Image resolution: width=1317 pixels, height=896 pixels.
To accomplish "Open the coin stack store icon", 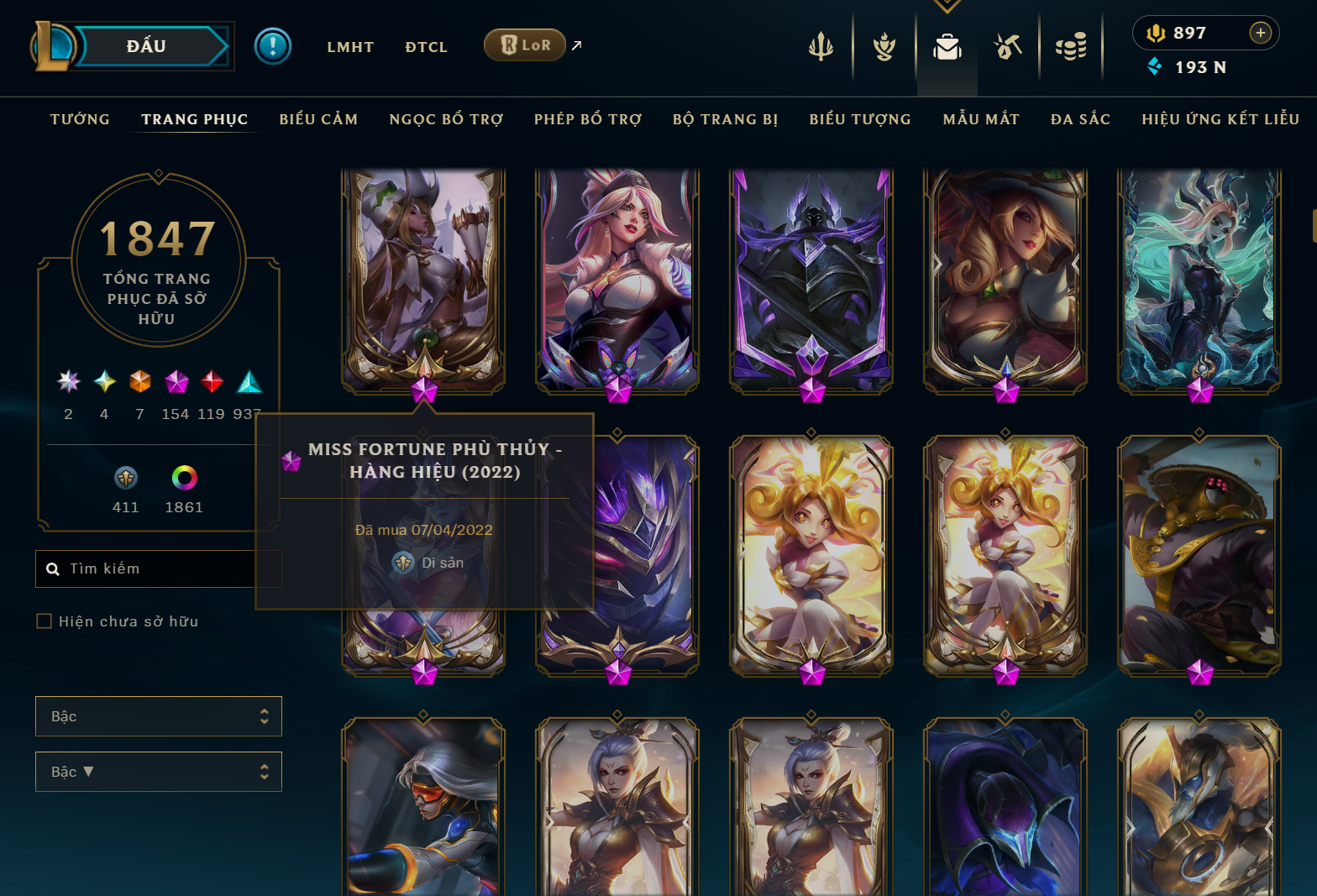I will click(x=1071, y=47).
